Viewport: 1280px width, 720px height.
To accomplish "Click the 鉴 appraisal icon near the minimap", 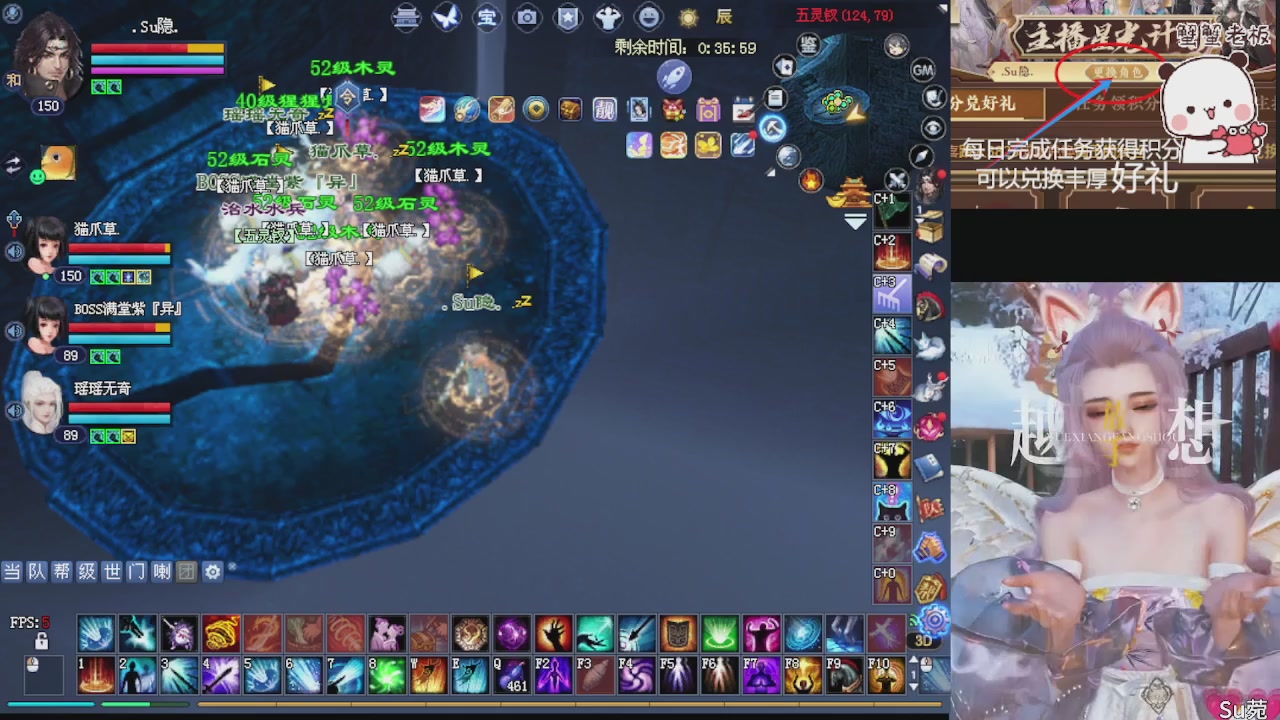I will [x=808, y=46].
